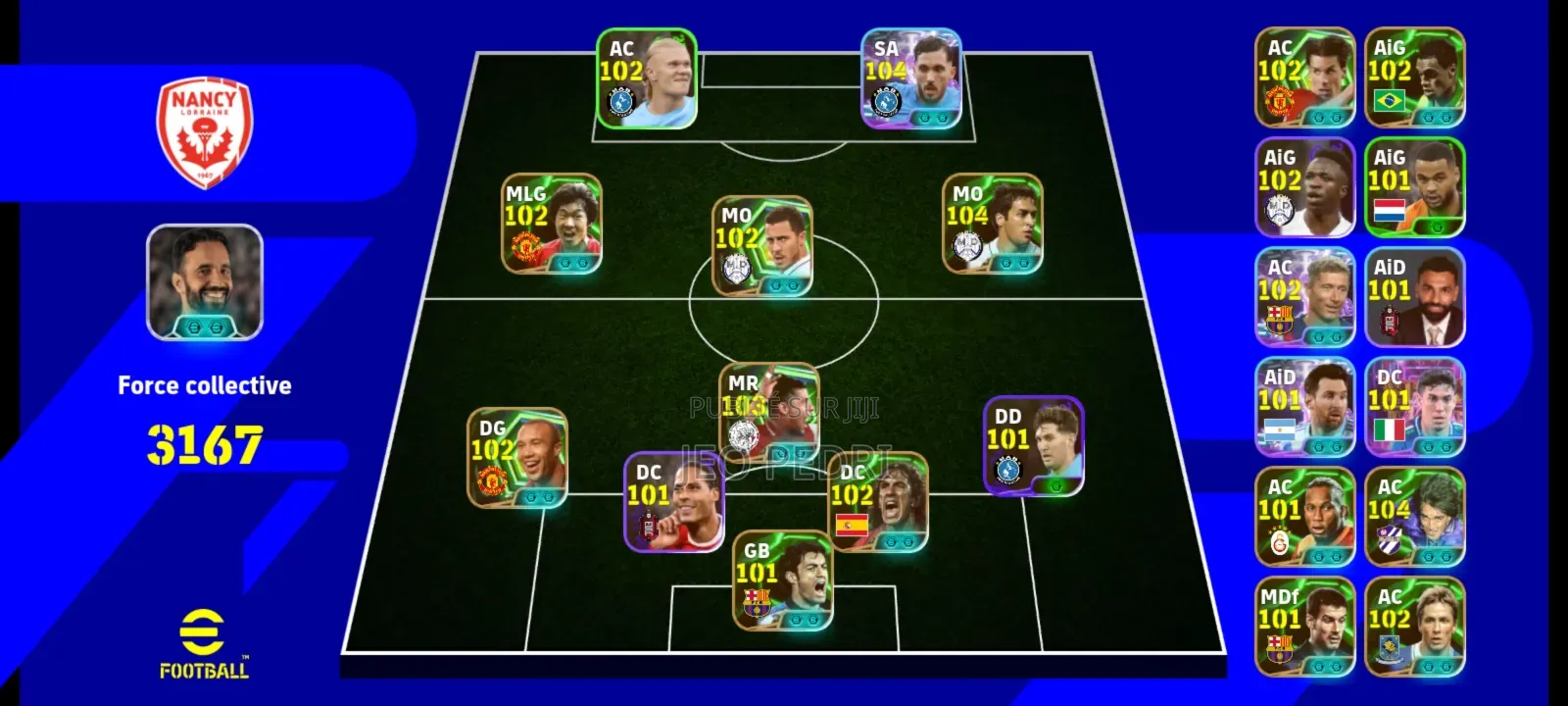Image resolution: width=1568 pixels, height=706 pixels.
Task: Pick the substitute DC 101 with the Italy flag
Action: (1414, 407)
